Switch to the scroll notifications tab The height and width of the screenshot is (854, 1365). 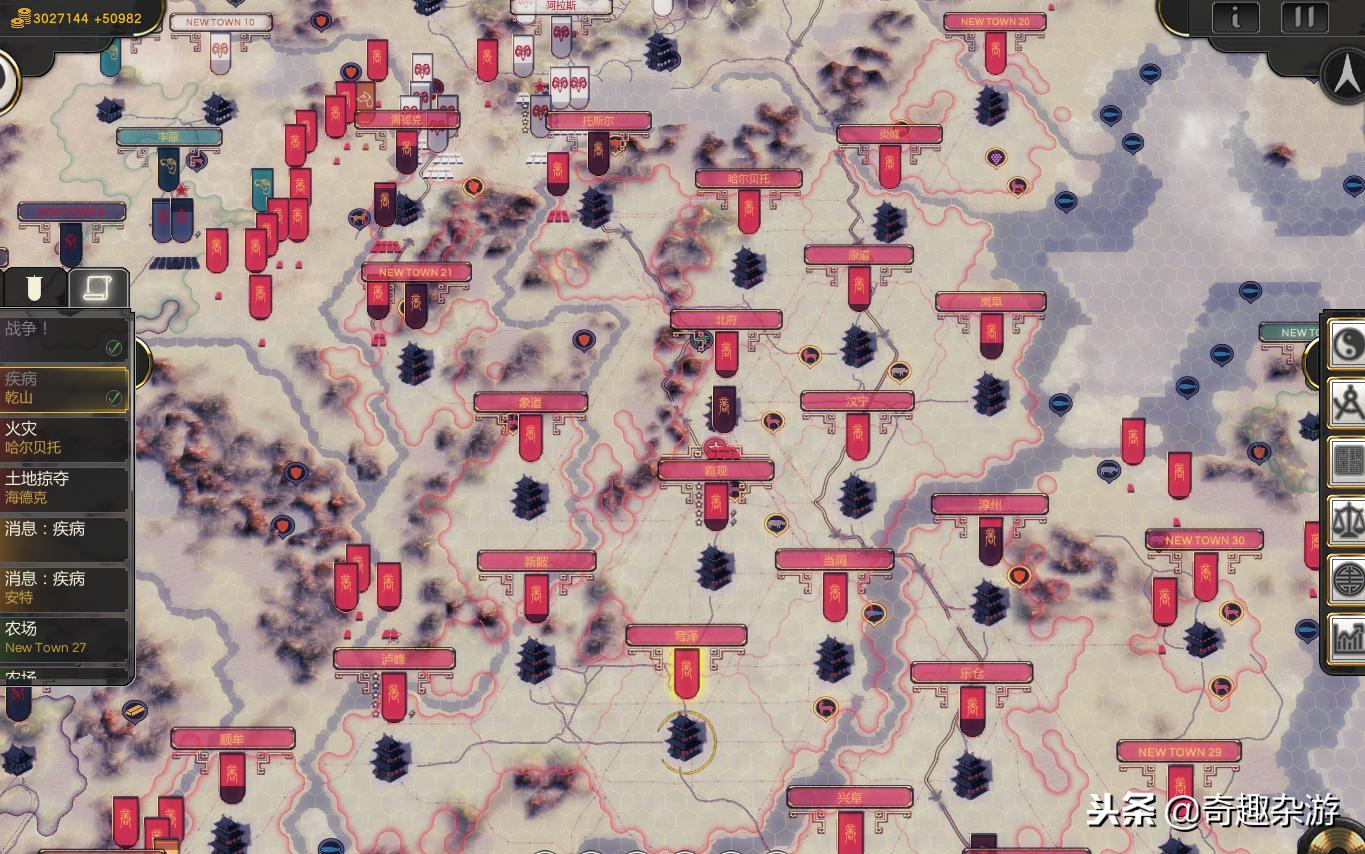pyautogui.click(x=100, y=288)
